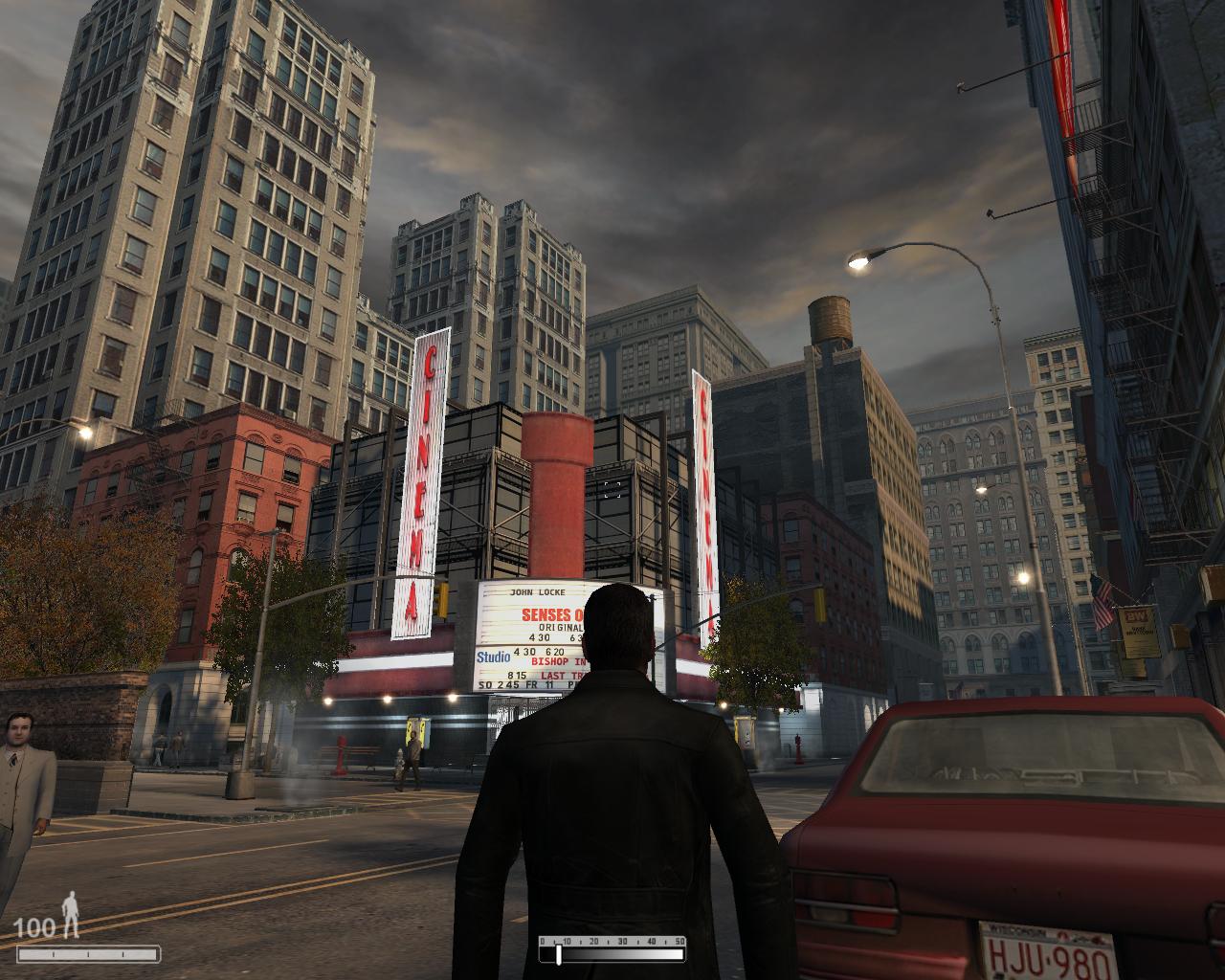Select the JOHN LOCKE marquee title
1225x980 pixels.
coord(538,592)
